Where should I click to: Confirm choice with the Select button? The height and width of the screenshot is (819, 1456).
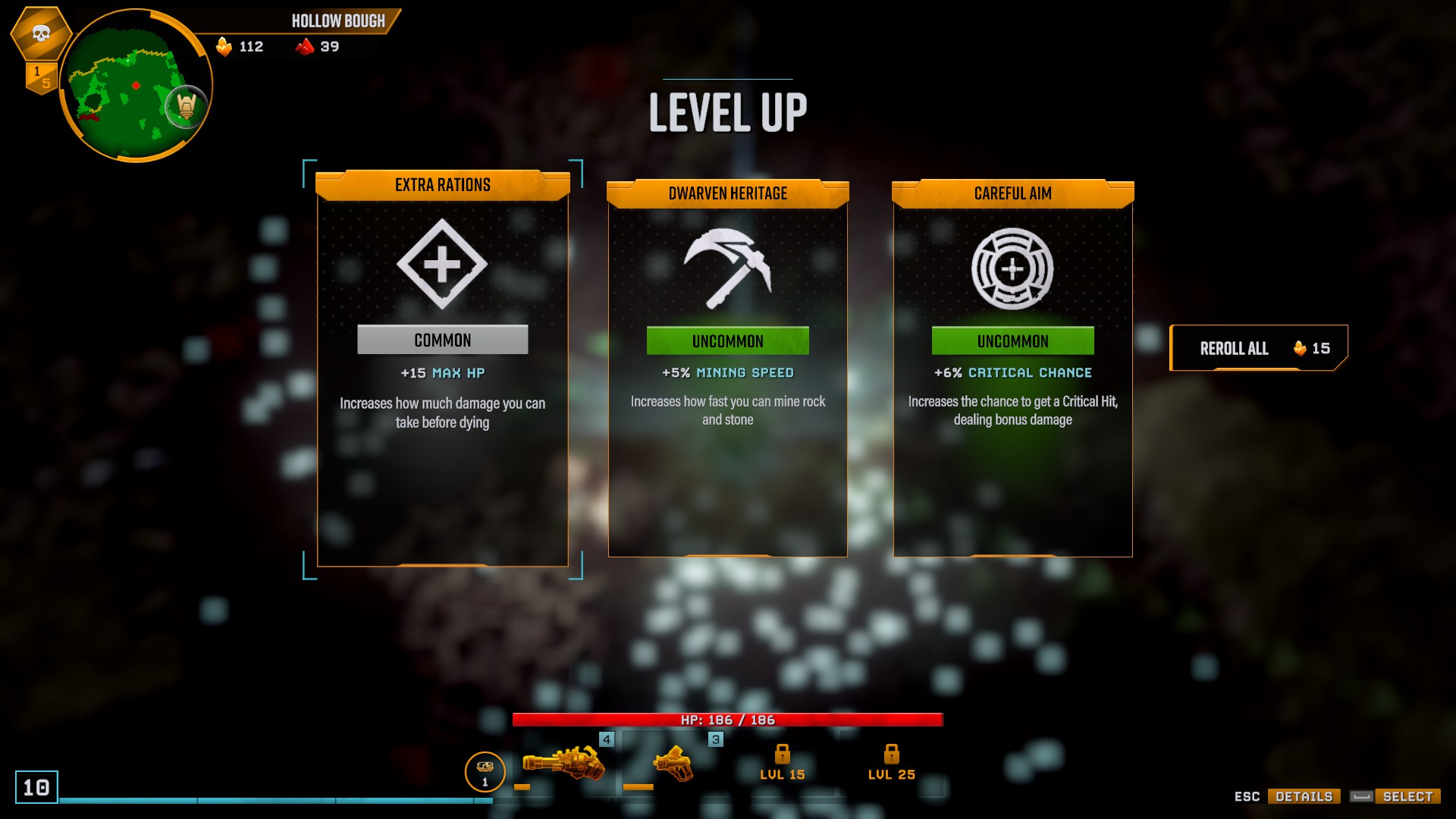(1407, 796)
